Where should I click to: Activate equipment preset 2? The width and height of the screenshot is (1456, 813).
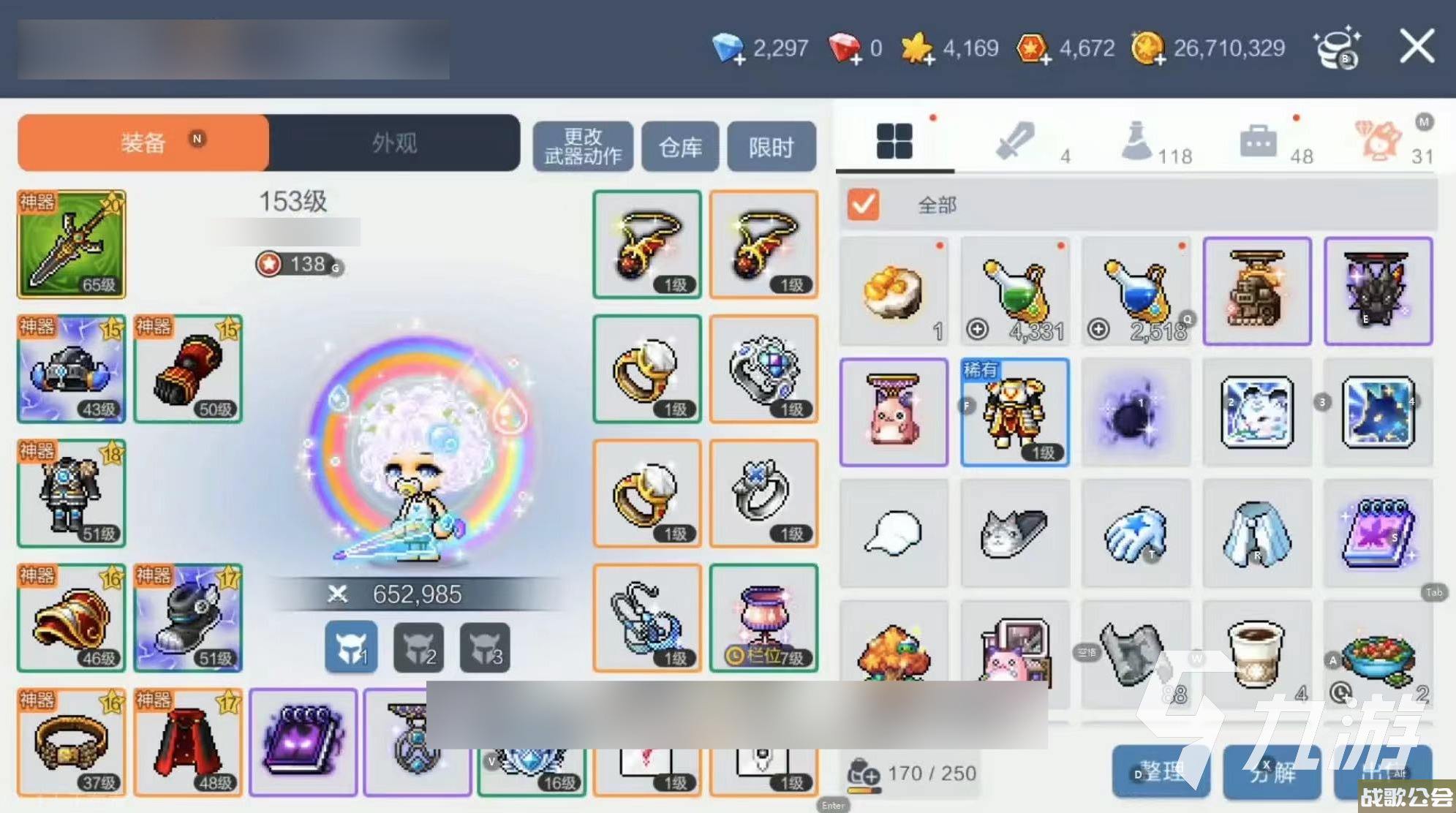point(418,647)
